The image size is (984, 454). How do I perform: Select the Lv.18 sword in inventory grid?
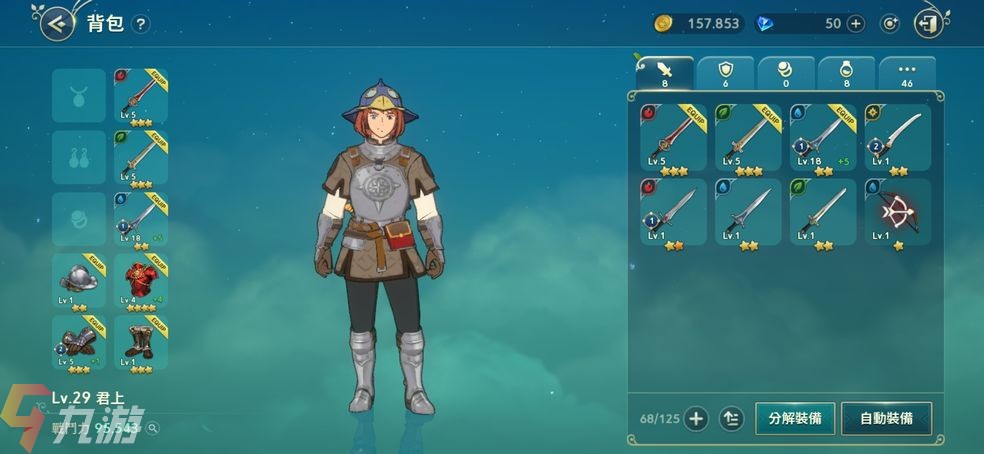pos(822,138)
